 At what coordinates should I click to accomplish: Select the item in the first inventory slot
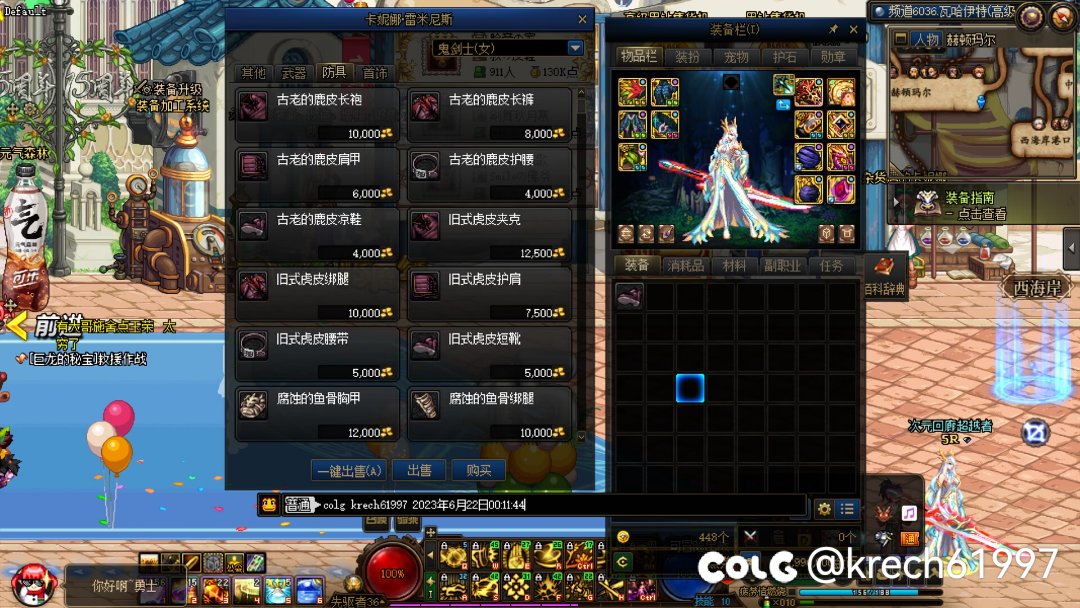(x=629, y=296)
